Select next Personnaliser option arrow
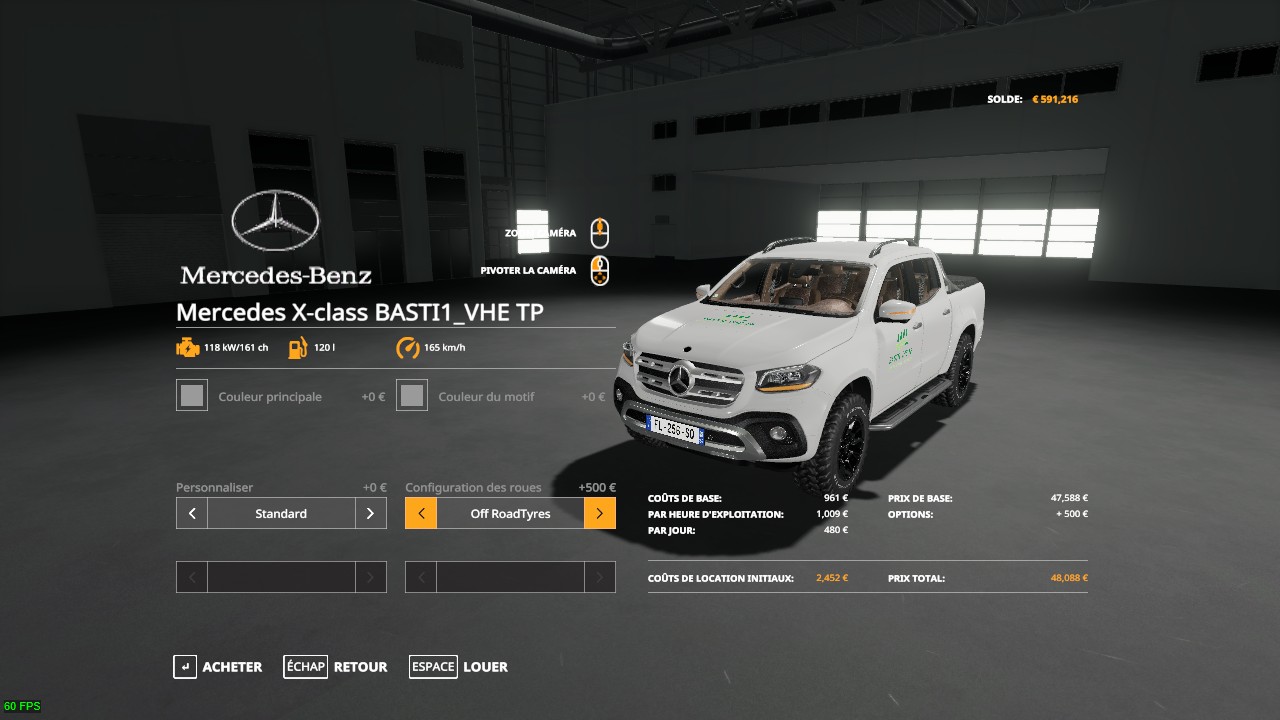The width and height of the screenshot is (1280, 720). 370,514
